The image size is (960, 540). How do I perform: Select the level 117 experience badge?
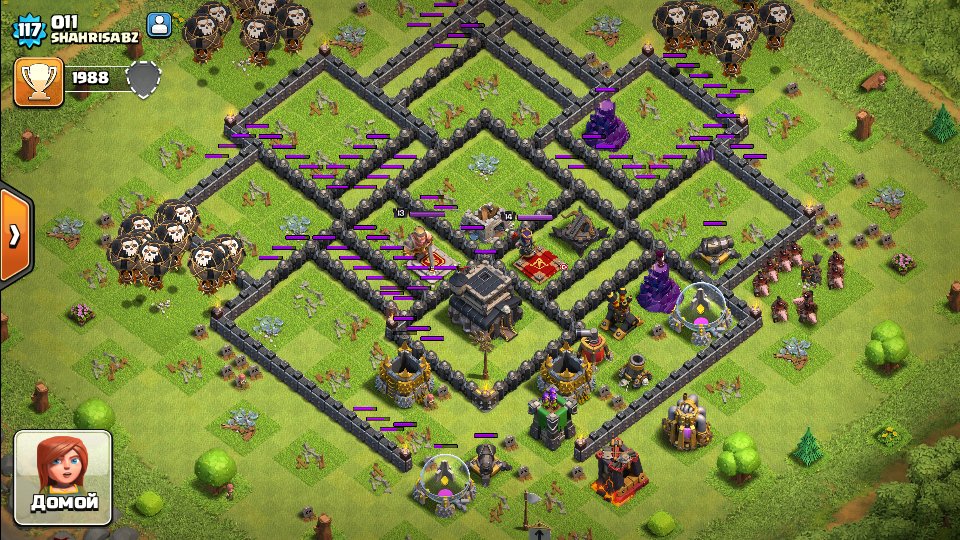point(29,28)
